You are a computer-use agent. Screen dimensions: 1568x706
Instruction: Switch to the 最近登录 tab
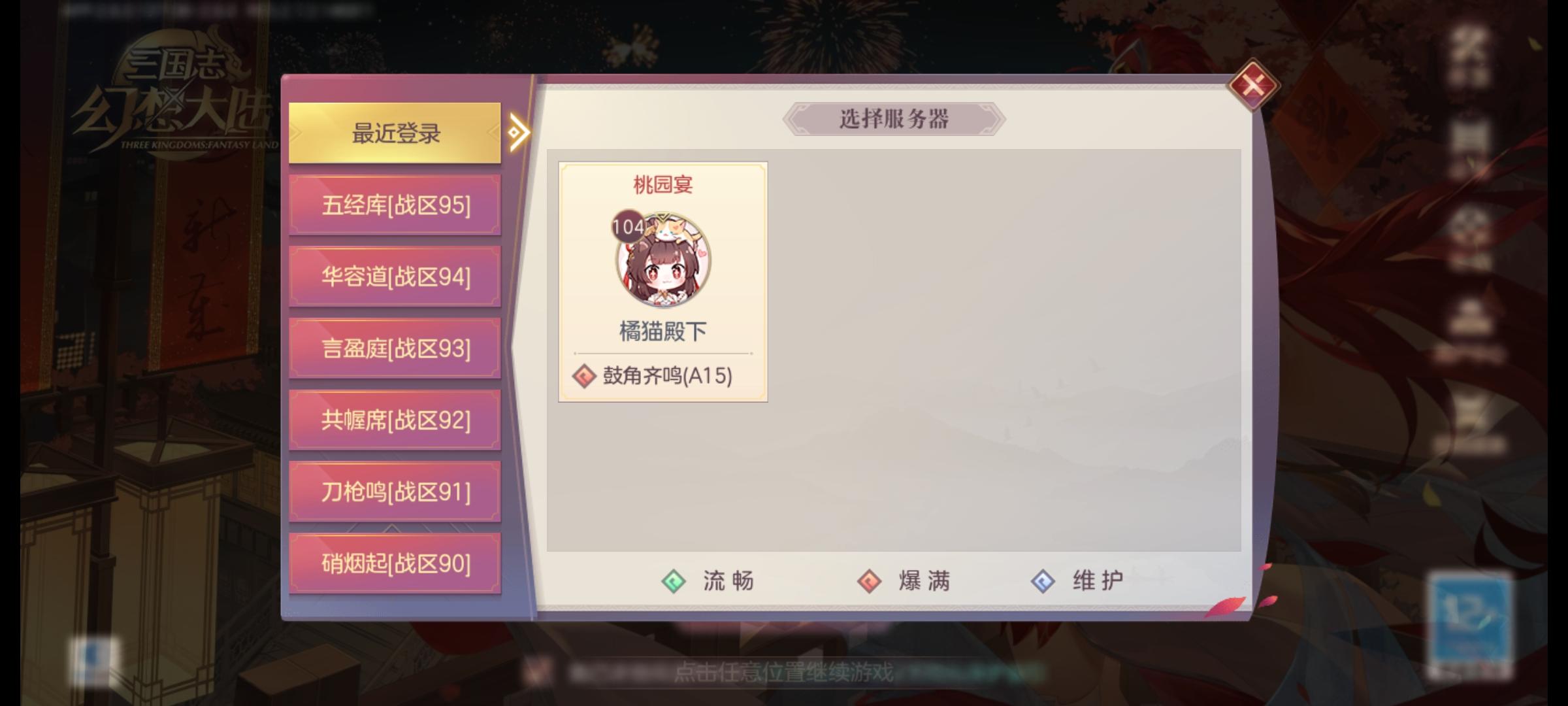click(395, 131)
